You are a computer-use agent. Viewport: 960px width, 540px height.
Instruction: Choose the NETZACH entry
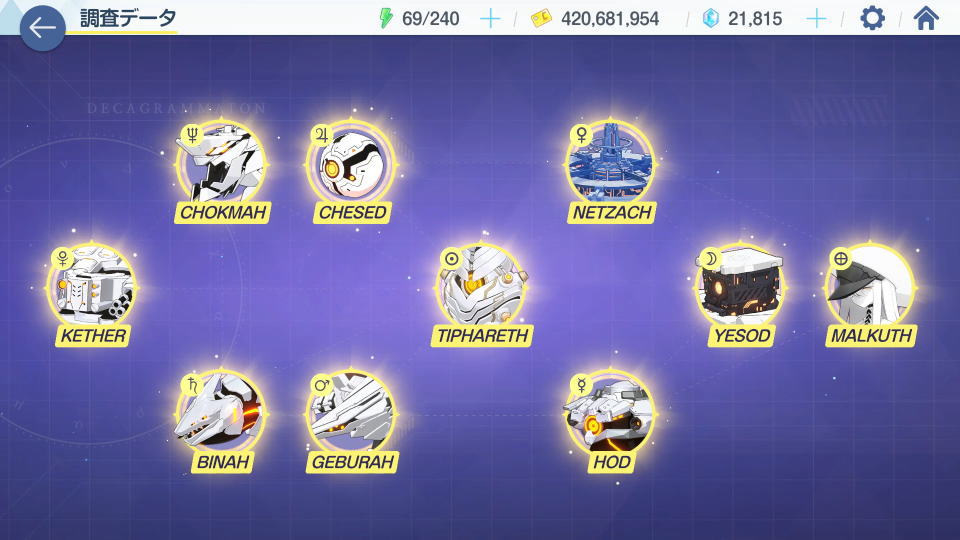611,164
